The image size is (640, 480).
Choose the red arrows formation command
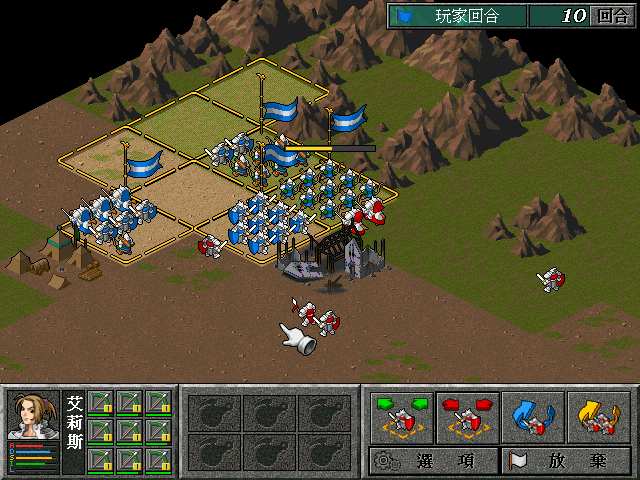tap(467, 417)
